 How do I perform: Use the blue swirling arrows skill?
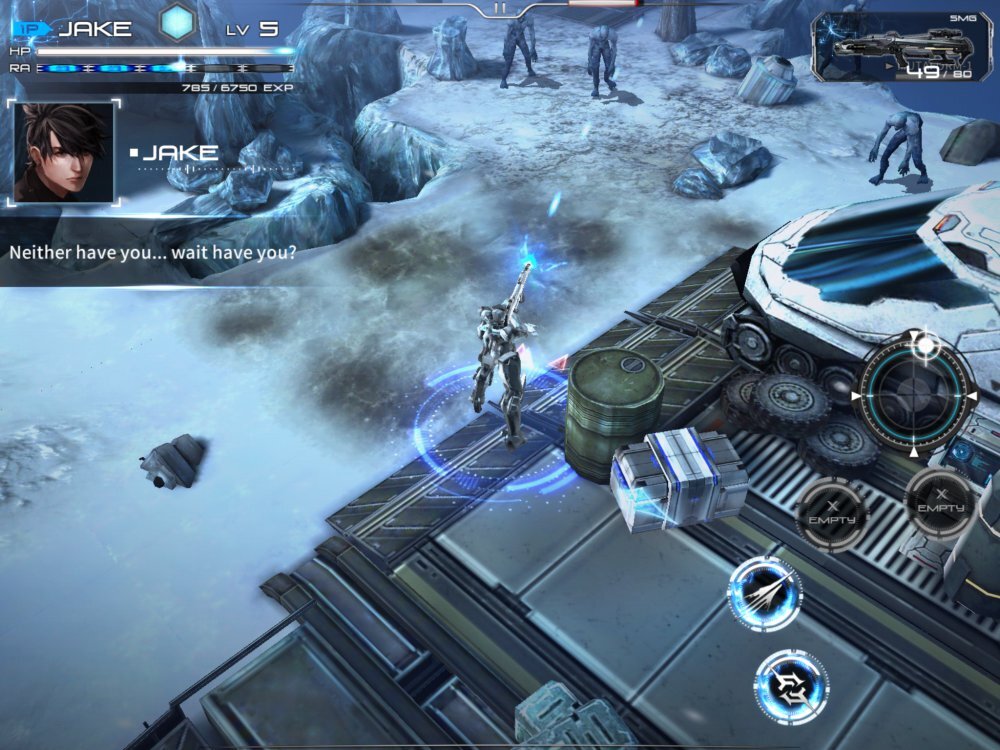coord(790,685)
